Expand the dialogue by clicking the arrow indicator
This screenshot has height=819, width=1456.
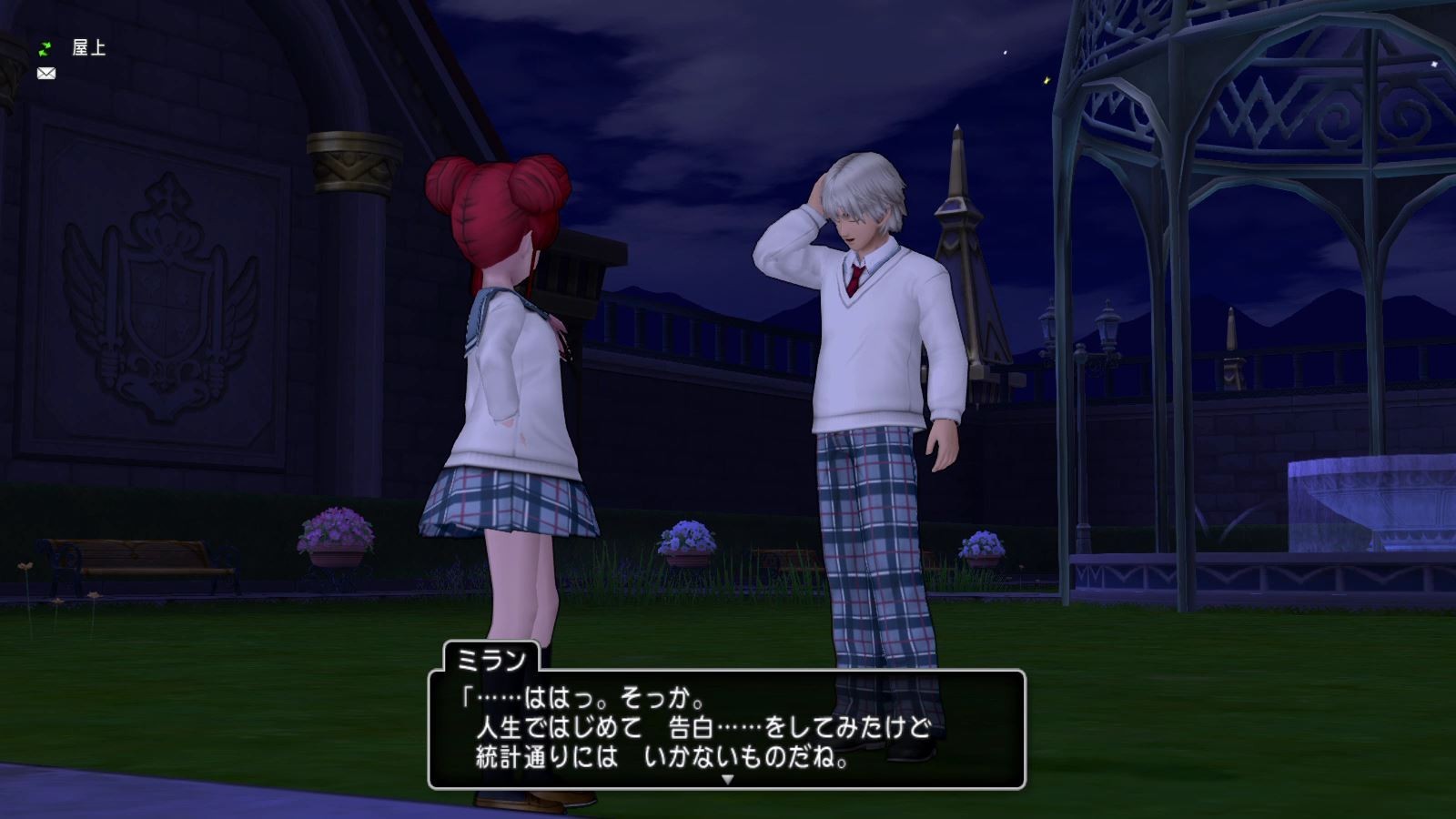coord(725,779)
